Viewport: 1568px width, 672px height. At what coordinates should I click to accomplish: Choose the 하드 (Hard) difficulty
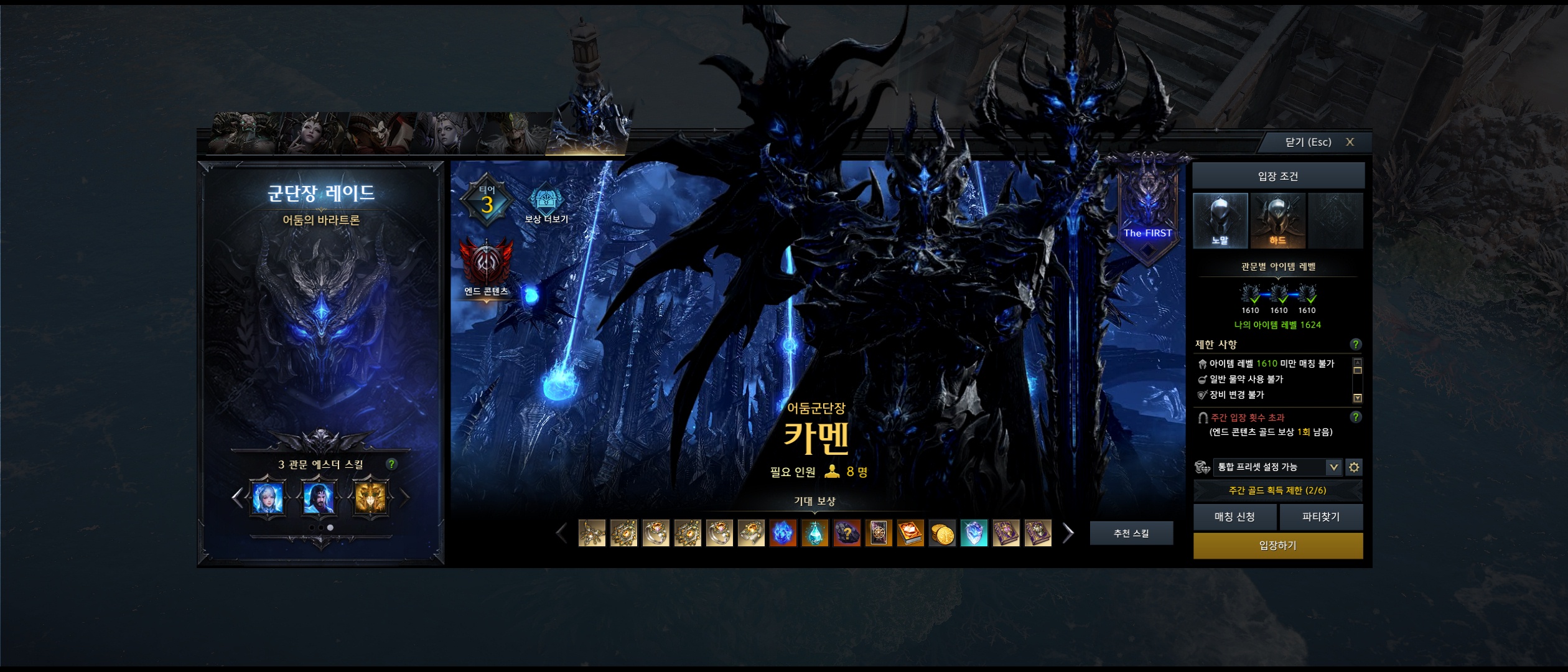(1277, 221)
